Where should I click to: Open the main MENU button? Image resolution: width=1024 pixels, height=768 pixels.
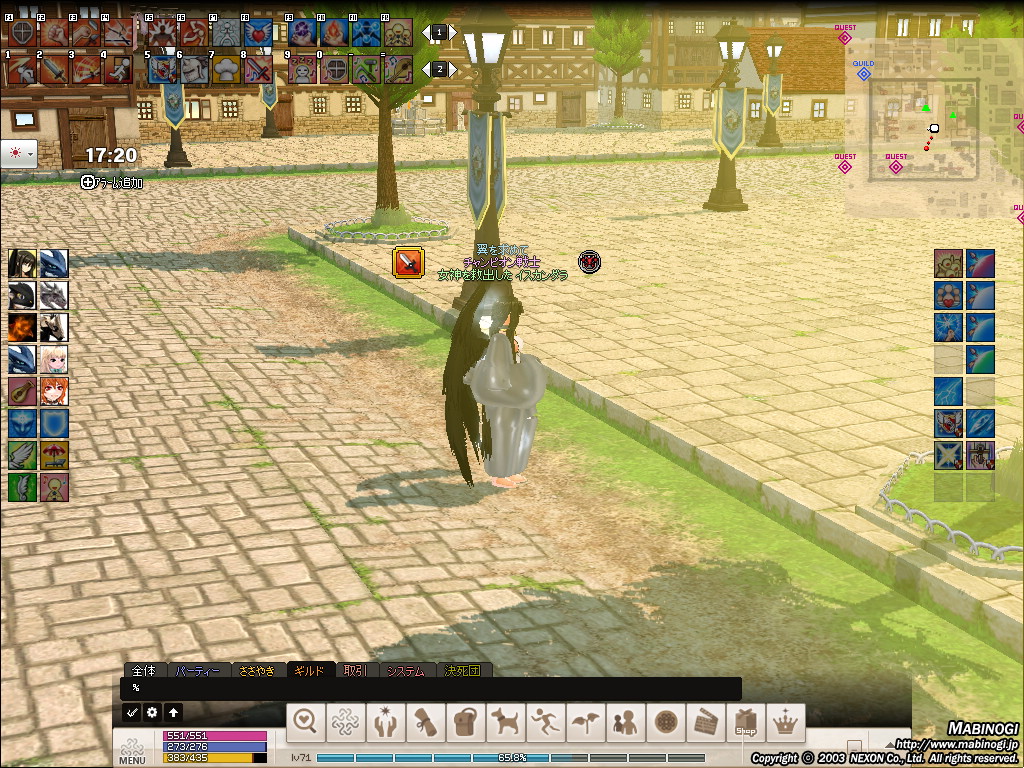coord(132,750)
